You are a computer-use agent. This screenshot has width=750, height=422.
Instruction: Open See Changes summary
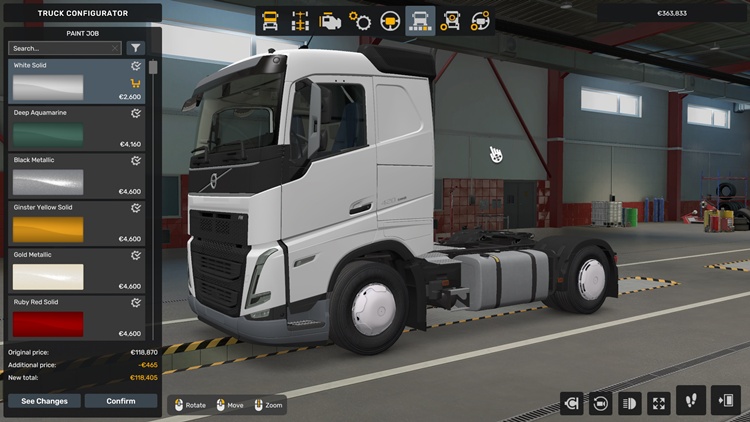(x=45, y=401)
